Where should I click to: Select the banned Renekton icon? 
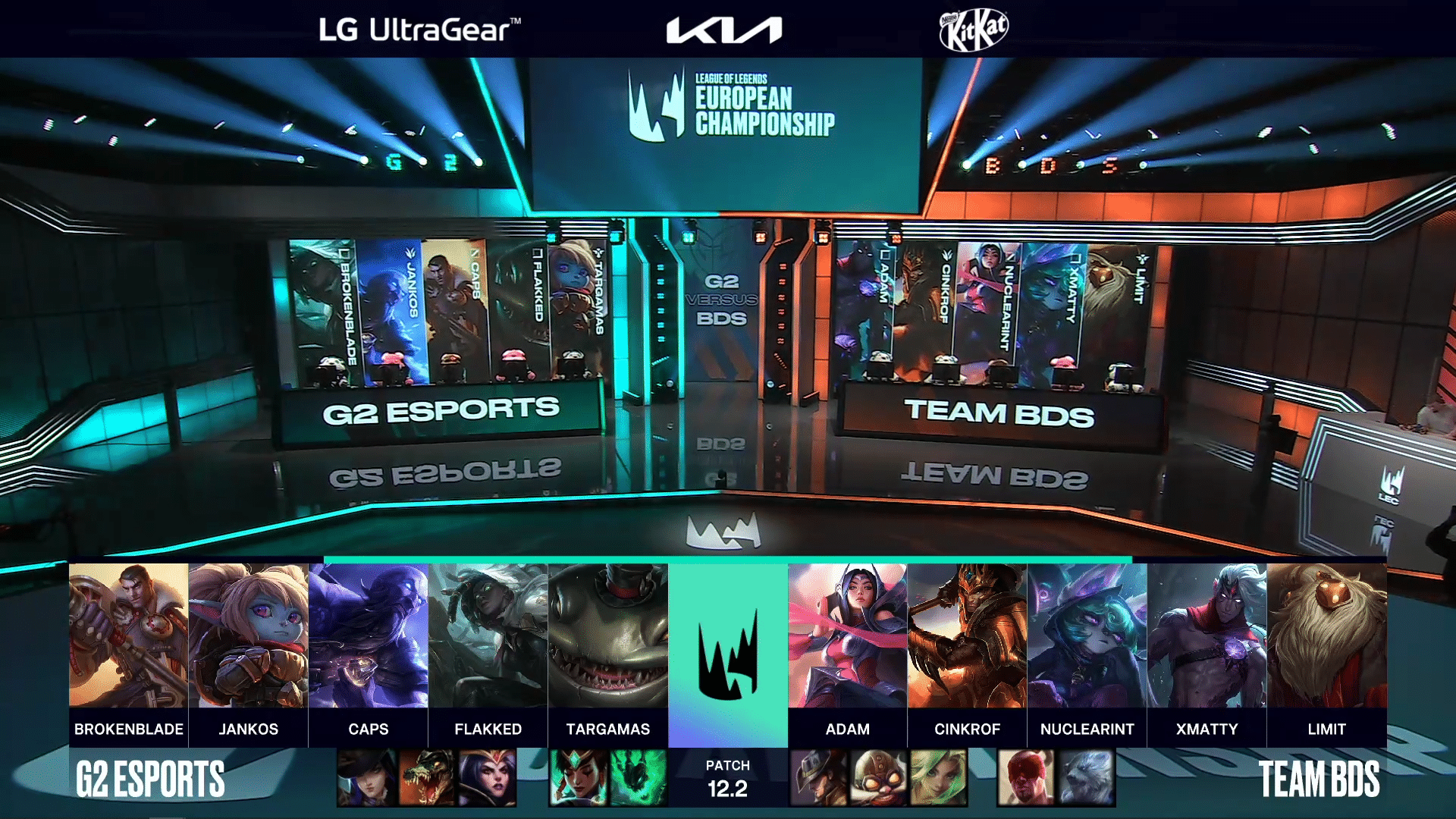pos(427,777)
